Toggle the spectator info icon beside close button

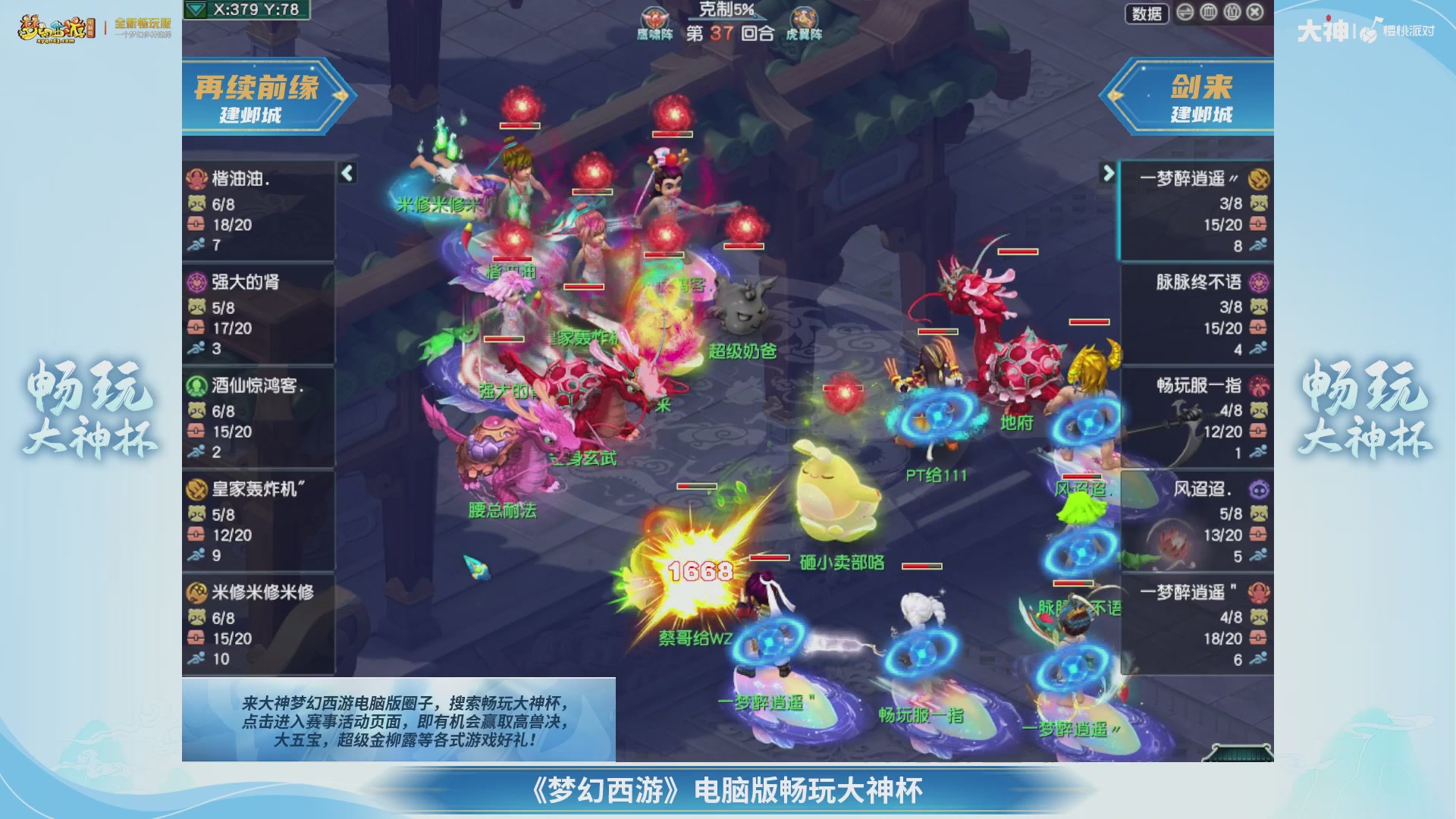[1231, 13]
